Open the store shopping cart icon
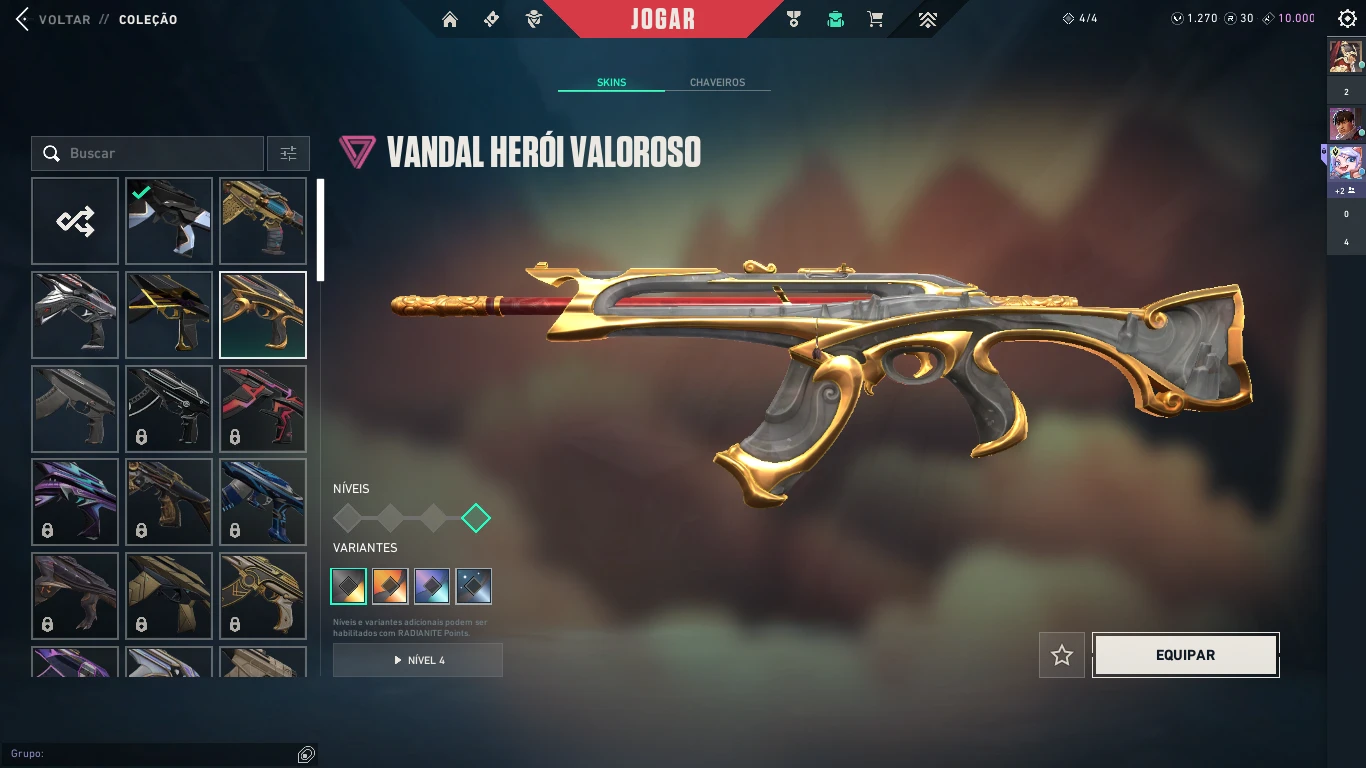 point(876,19)
